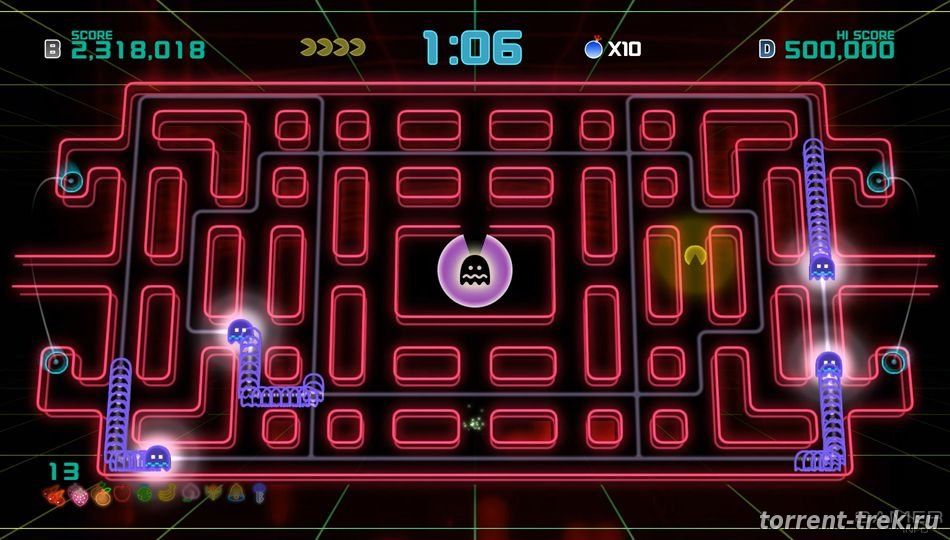Click the D rank badge beside the hi score
This screenshot has width=950, height=540.
tap(767, 47)
